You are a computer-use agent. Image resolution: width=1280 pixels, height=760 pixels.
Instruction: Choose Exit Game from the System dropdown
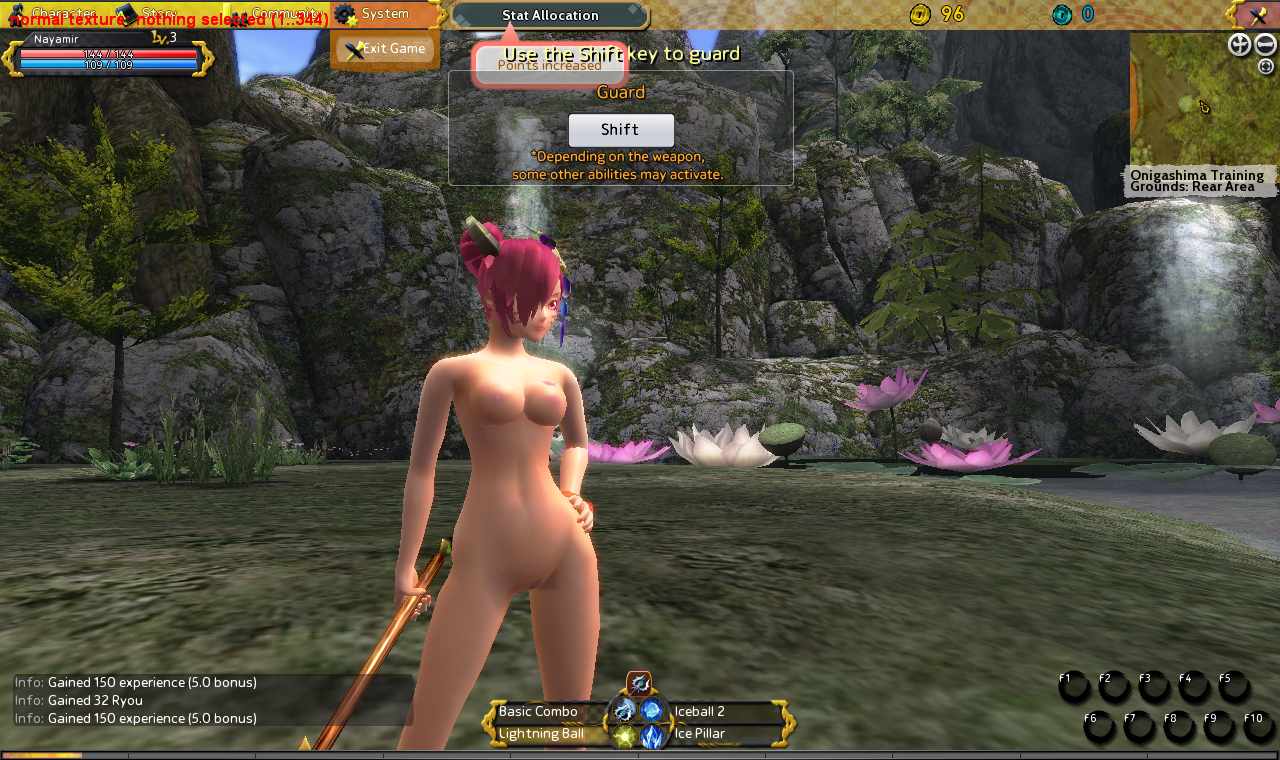click(385, 49)
